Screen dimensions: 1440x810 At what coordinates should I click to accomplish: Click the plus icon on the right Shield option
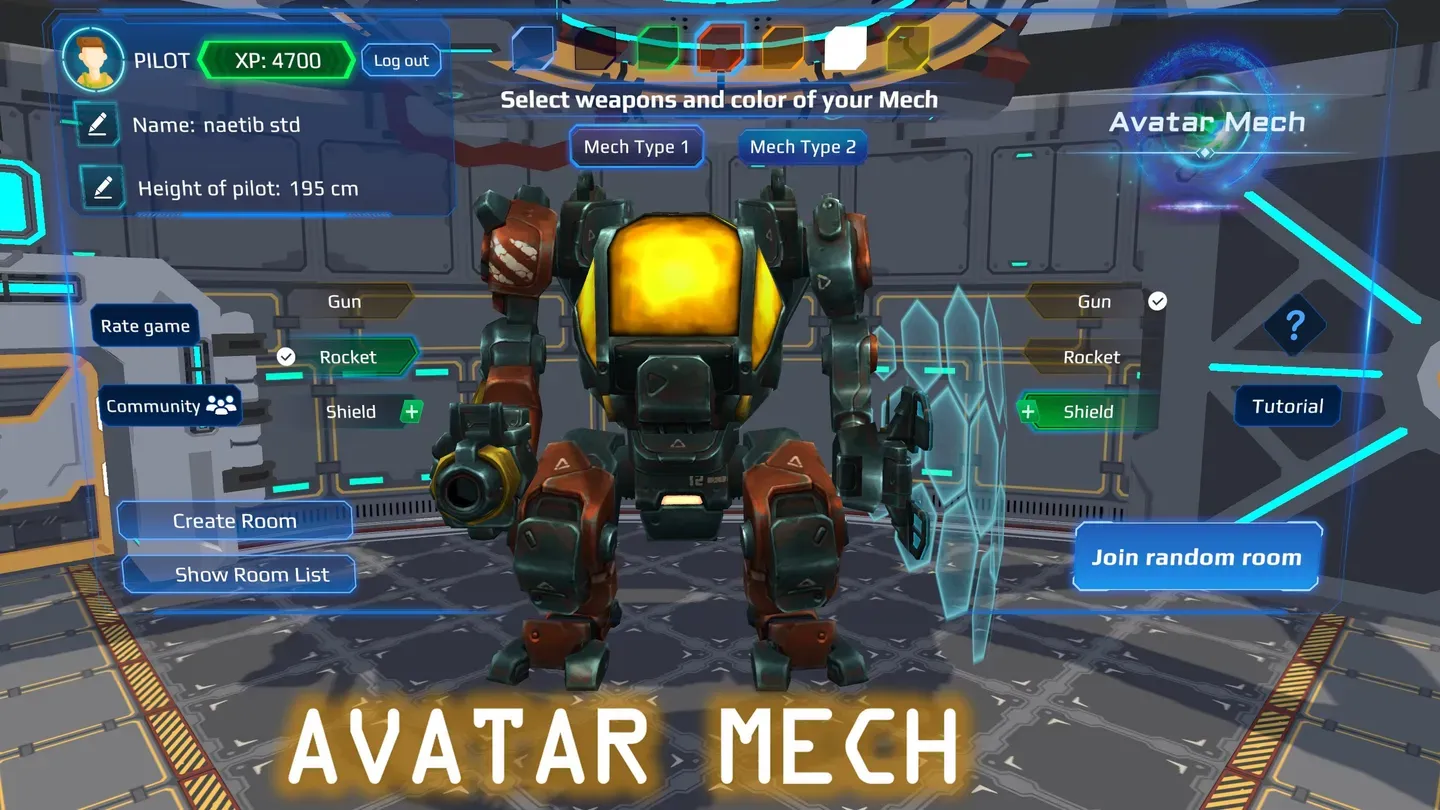(x=1028, y=411)
